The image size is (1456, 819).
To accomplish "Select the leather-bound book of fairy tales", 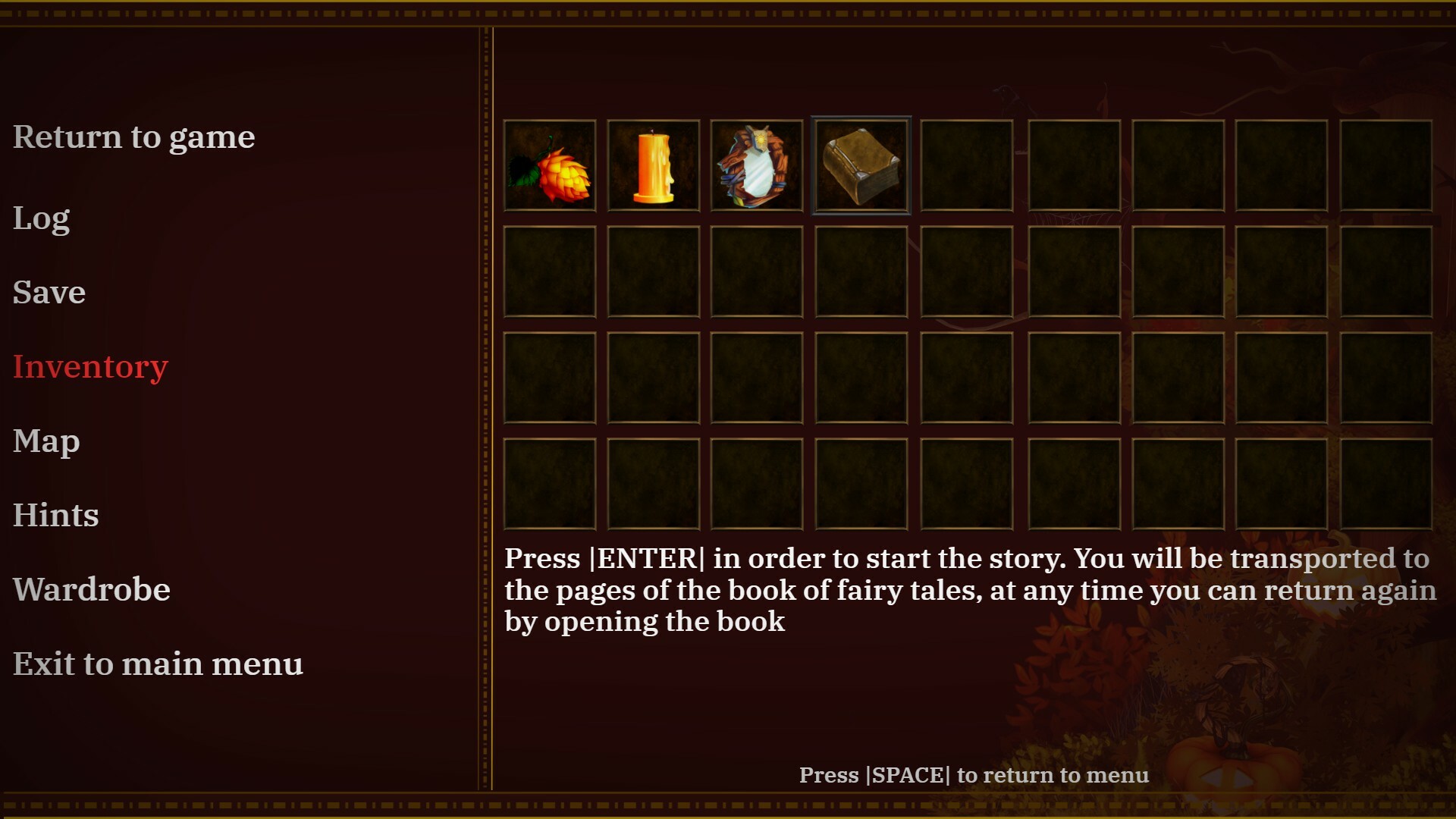I will [861, 165].
